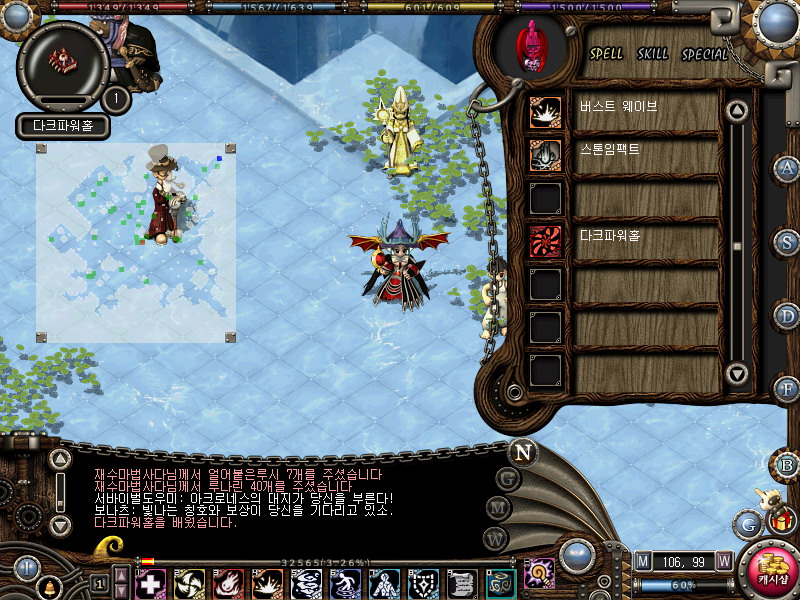This screenshot has width=800, height=600.
Task: Activate the fire swirl hotbar skill
Action: pyautogui.click(x=227, y=583)
